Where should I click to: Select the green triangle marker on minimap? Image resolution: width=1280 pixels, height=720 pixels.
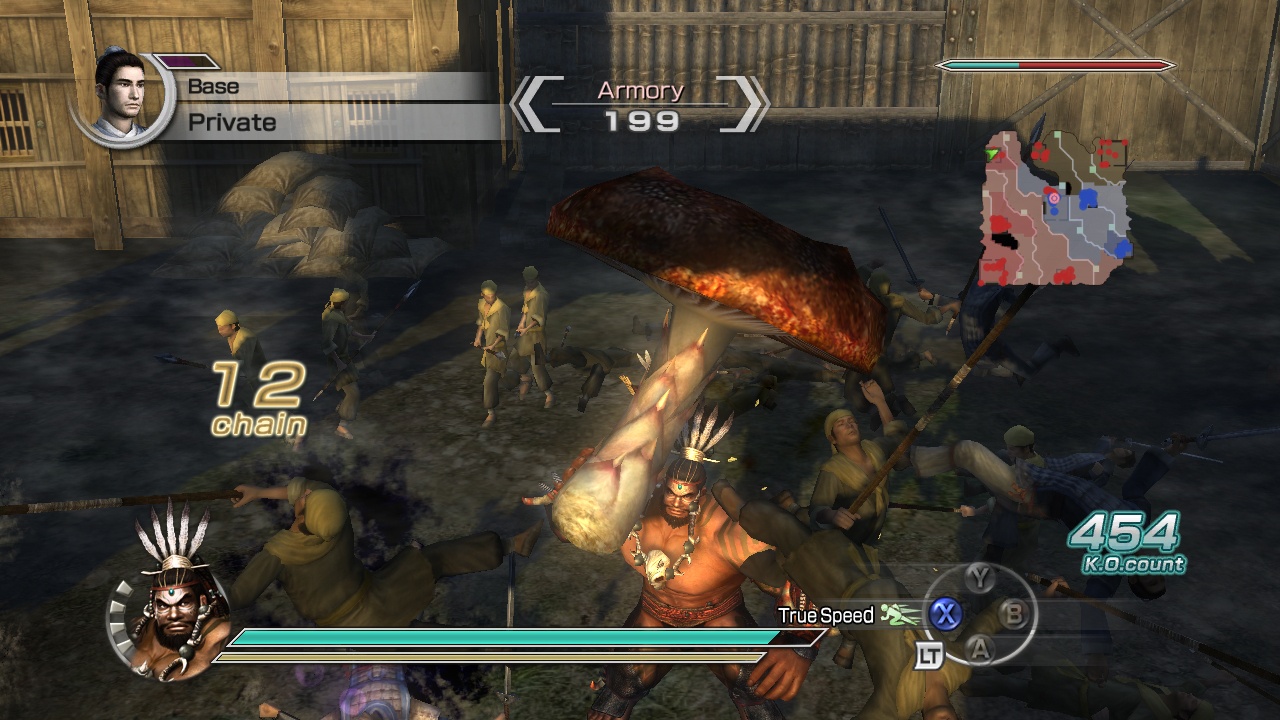990,152
